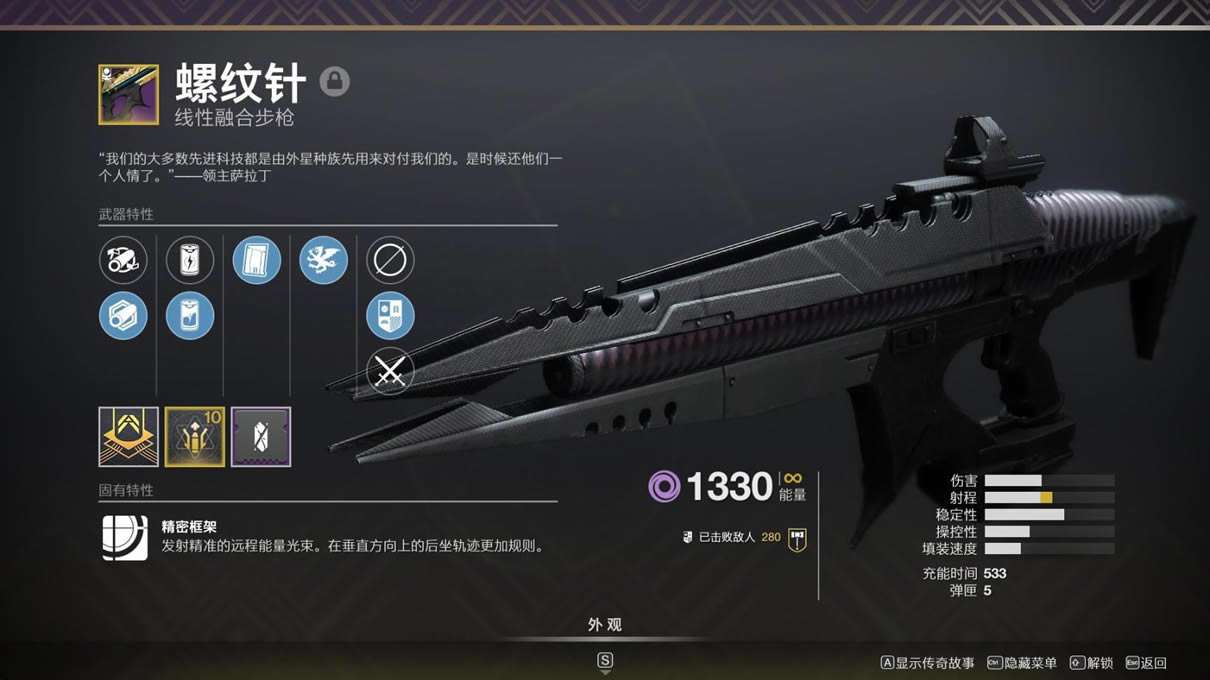Choose the blue half-filled battery perk
Image resolution: width=1210 pixels, height=680 pixels.
[x=190, y=317]
